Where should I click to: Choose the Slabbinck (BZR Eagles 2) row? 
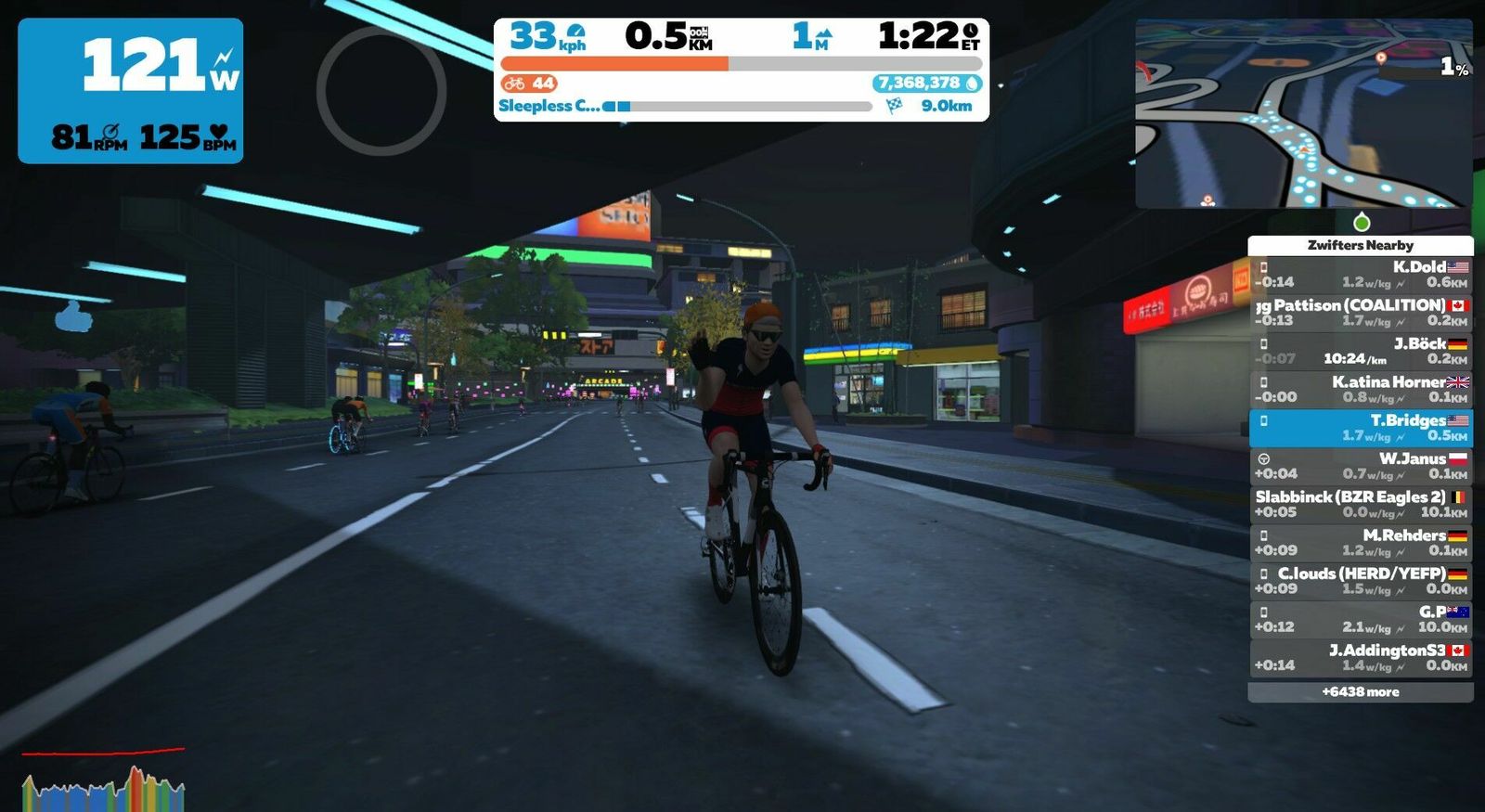click(x=1360, y=504)
